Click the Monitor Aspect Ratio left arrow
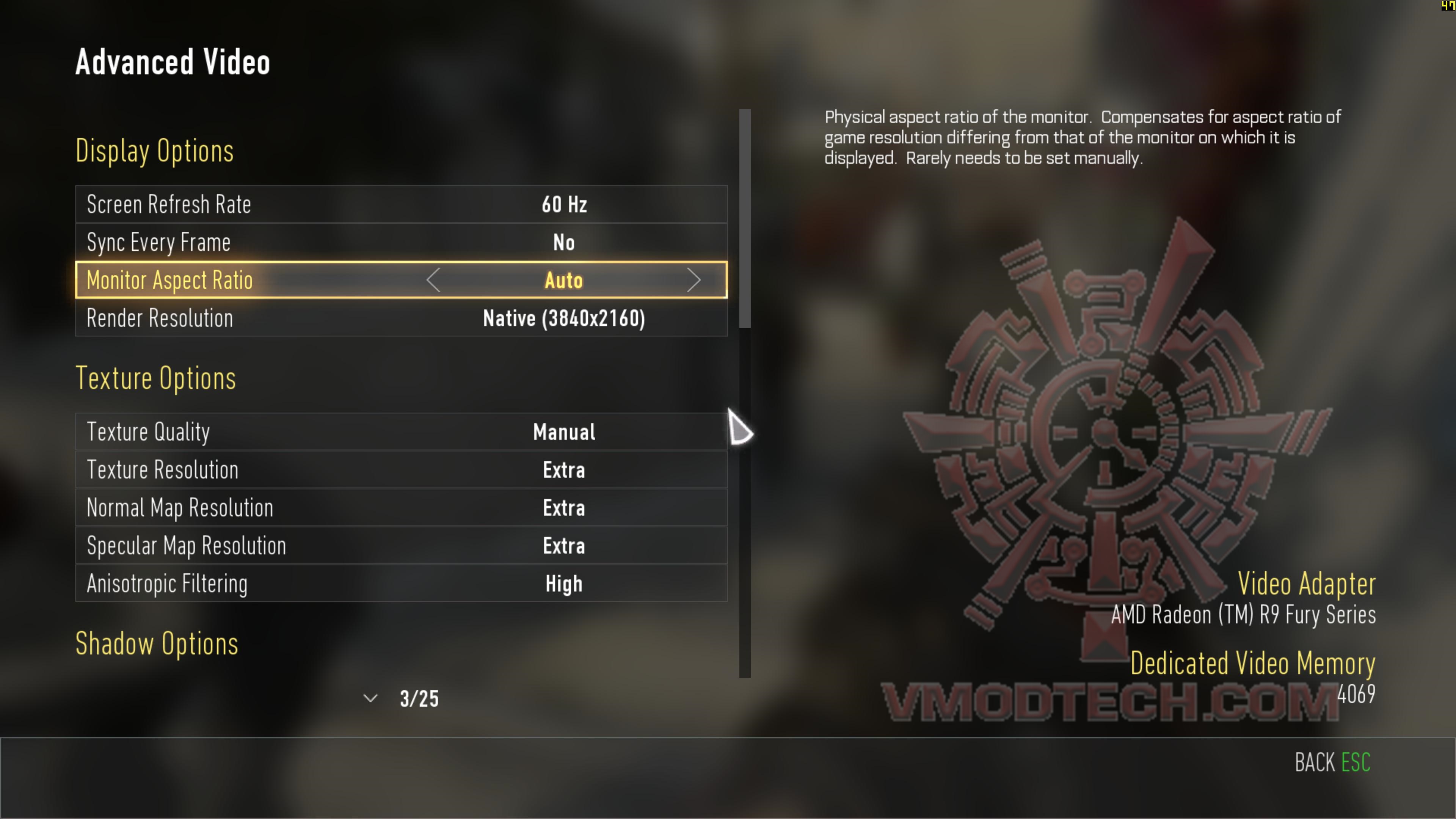 point(433,280)
